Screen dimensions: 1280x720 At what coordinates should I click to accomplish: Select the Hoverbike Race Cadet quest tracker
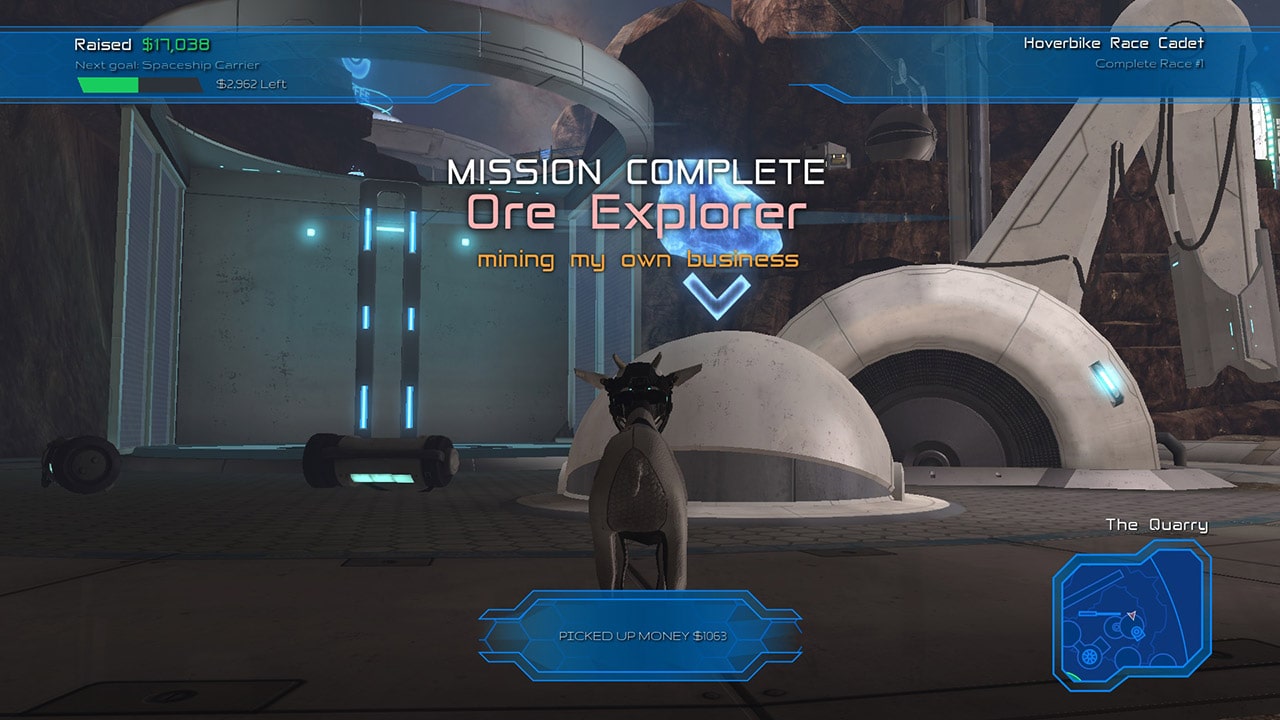coord(1113,53)
